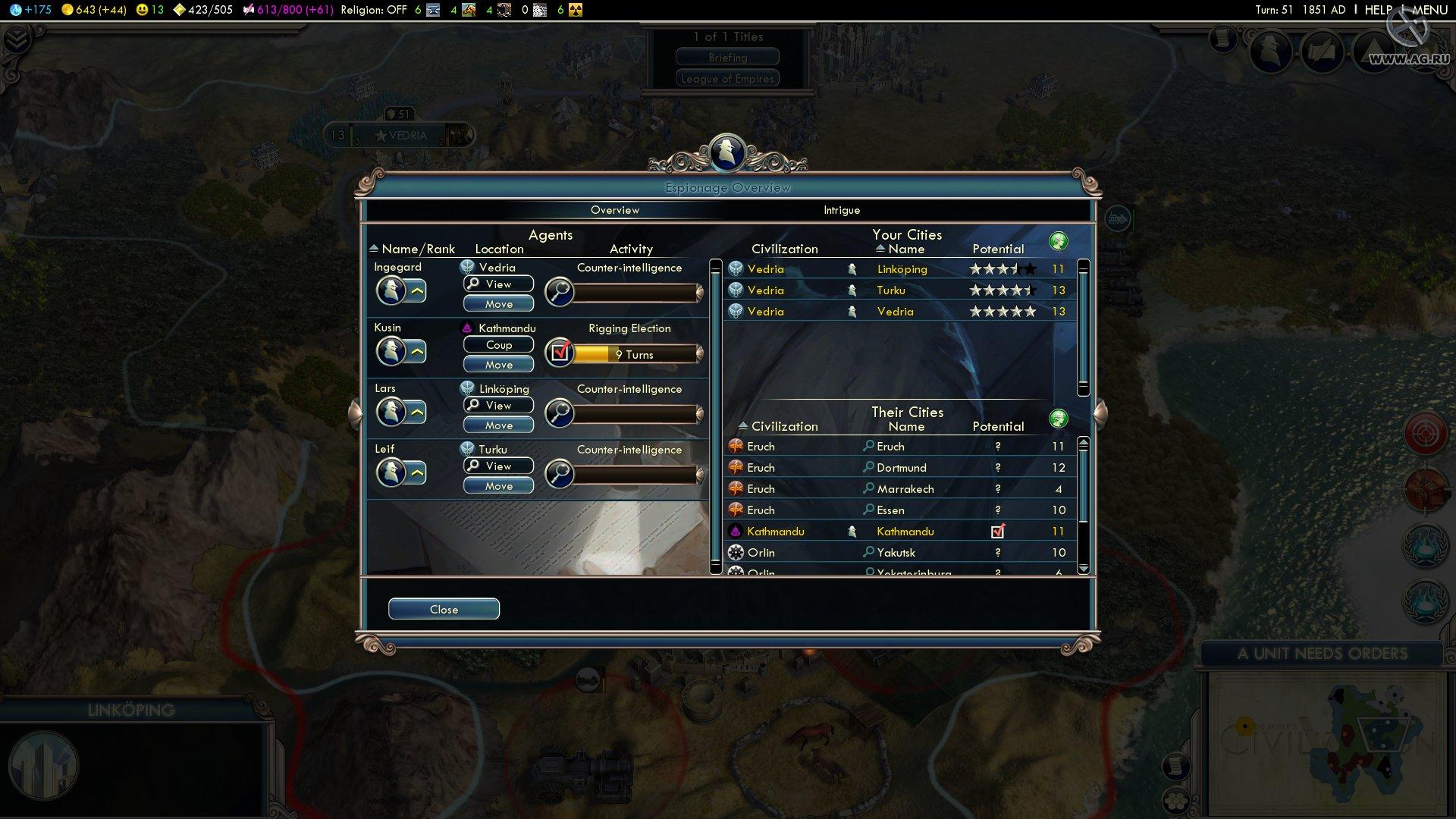Switch to the Intrigue tab
This screenshot has height=819, width=1456.
point(842,210)
